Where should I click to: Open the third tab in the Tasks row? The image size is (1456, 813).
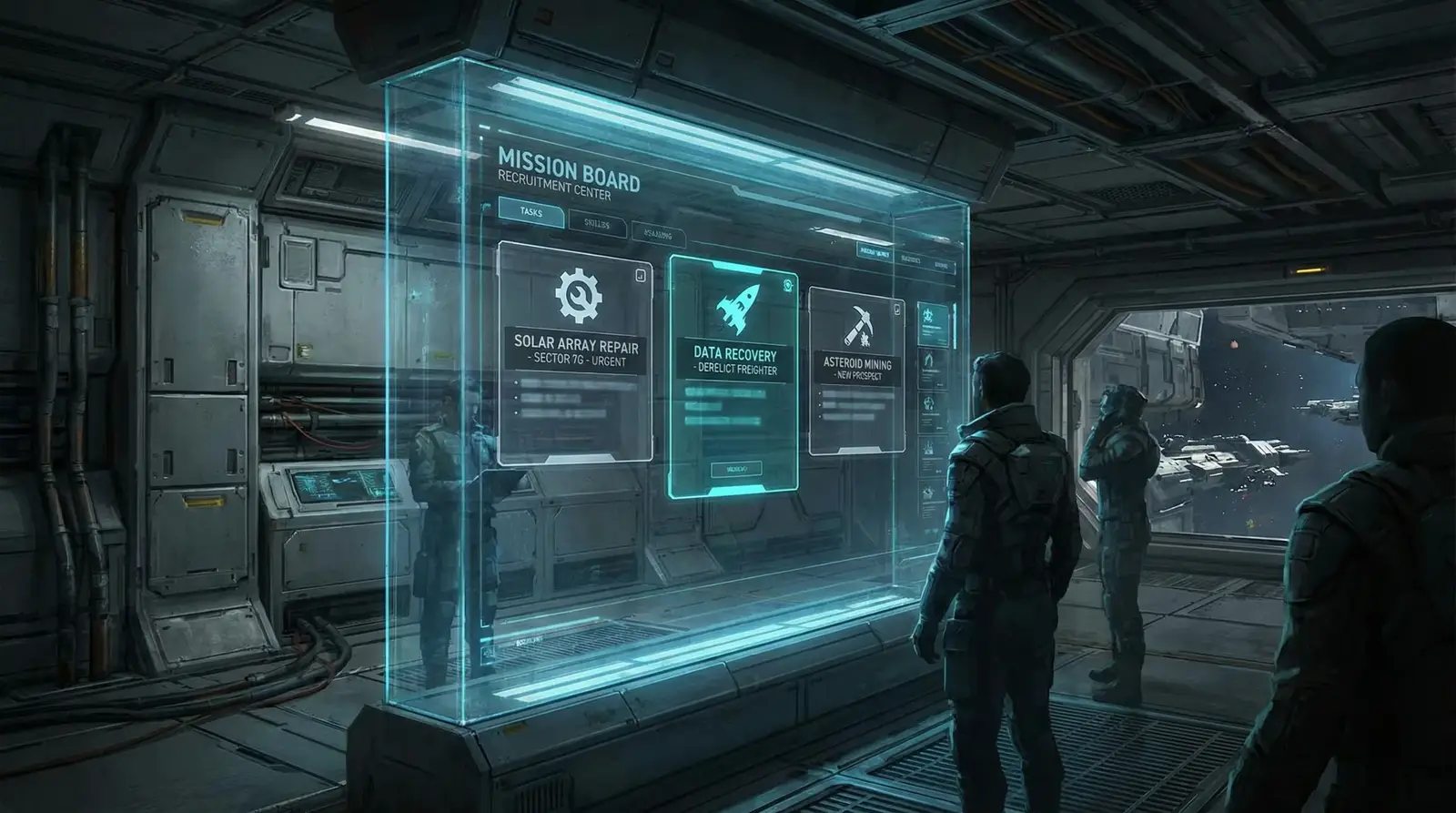coord(657,235)
